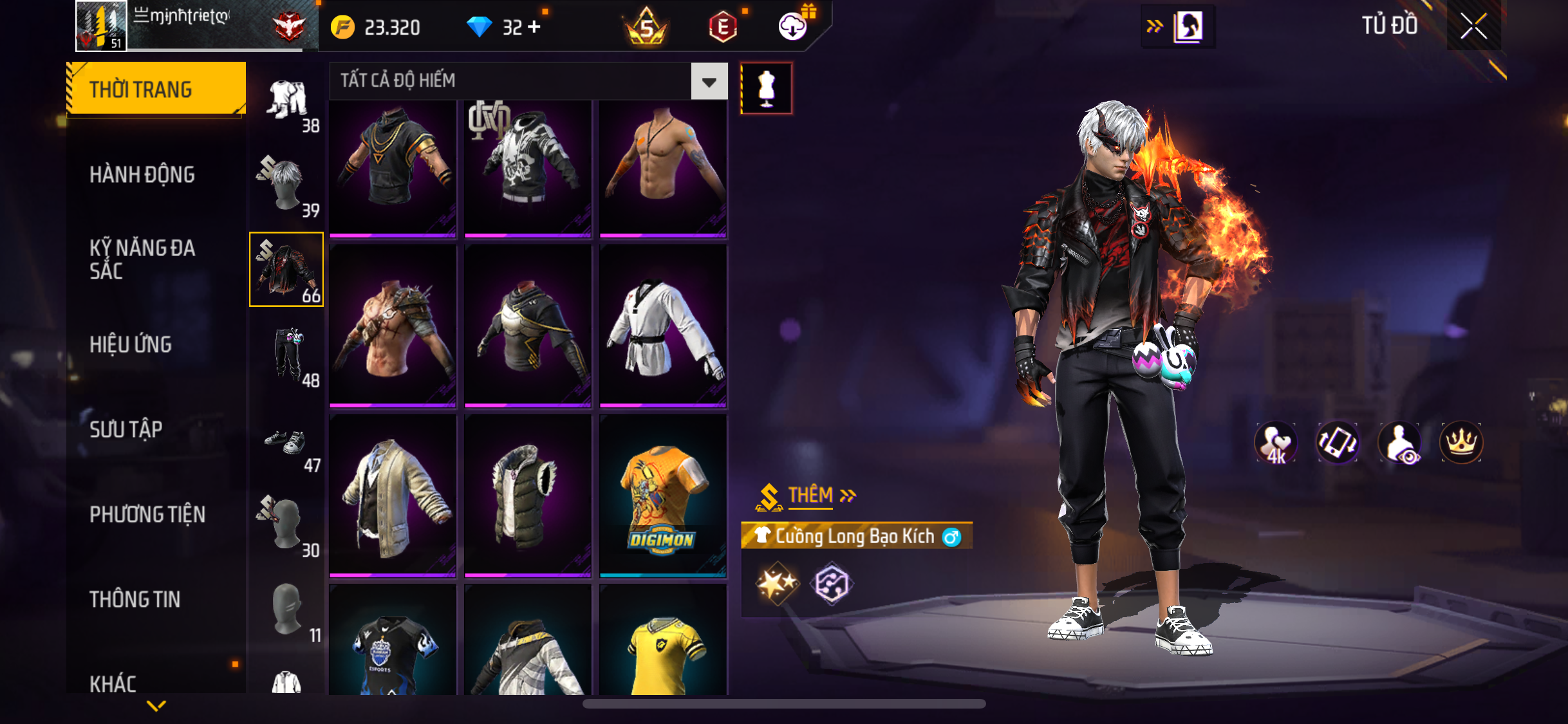Add diamonds with the plus button
This screenshot has width=1568, height=724.
534,27
